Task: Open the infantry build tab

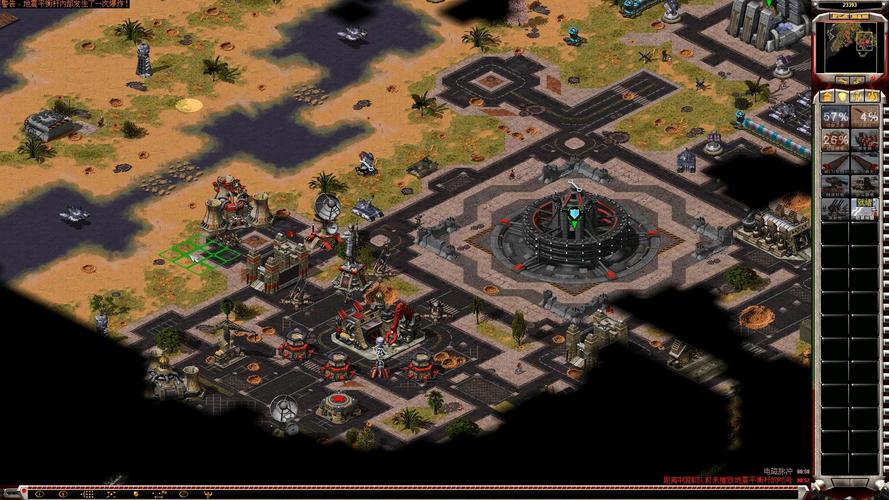Action: pos(858,96)
